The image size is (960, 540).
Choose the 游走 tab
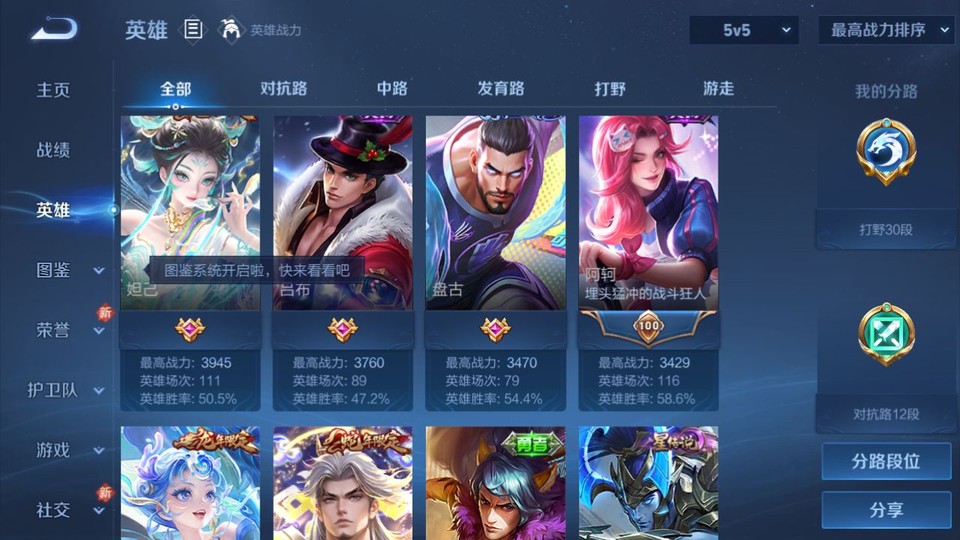tap(718, 88)
